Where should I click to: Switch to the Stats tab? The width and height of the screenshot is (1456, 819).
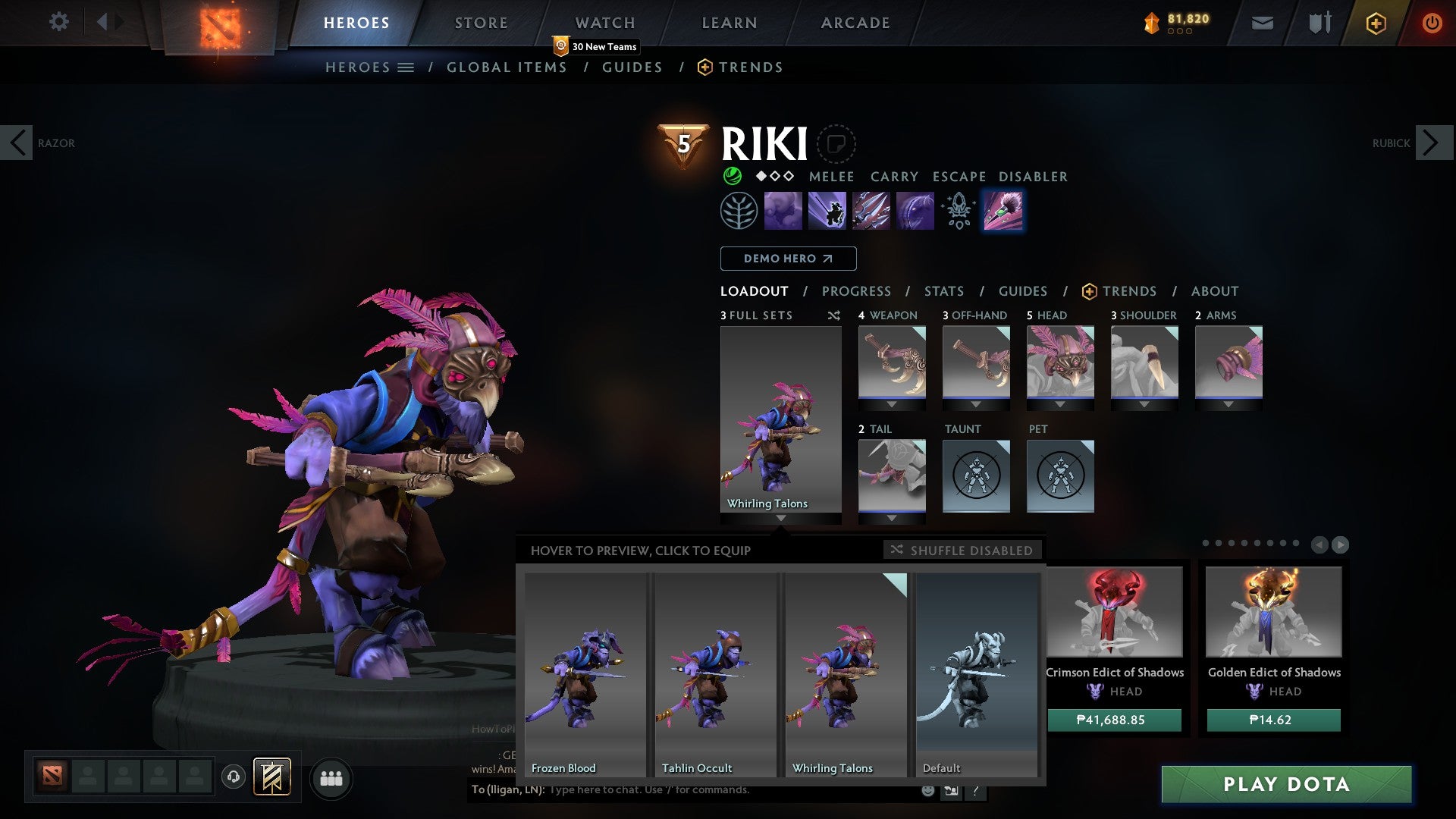point(943,290)
